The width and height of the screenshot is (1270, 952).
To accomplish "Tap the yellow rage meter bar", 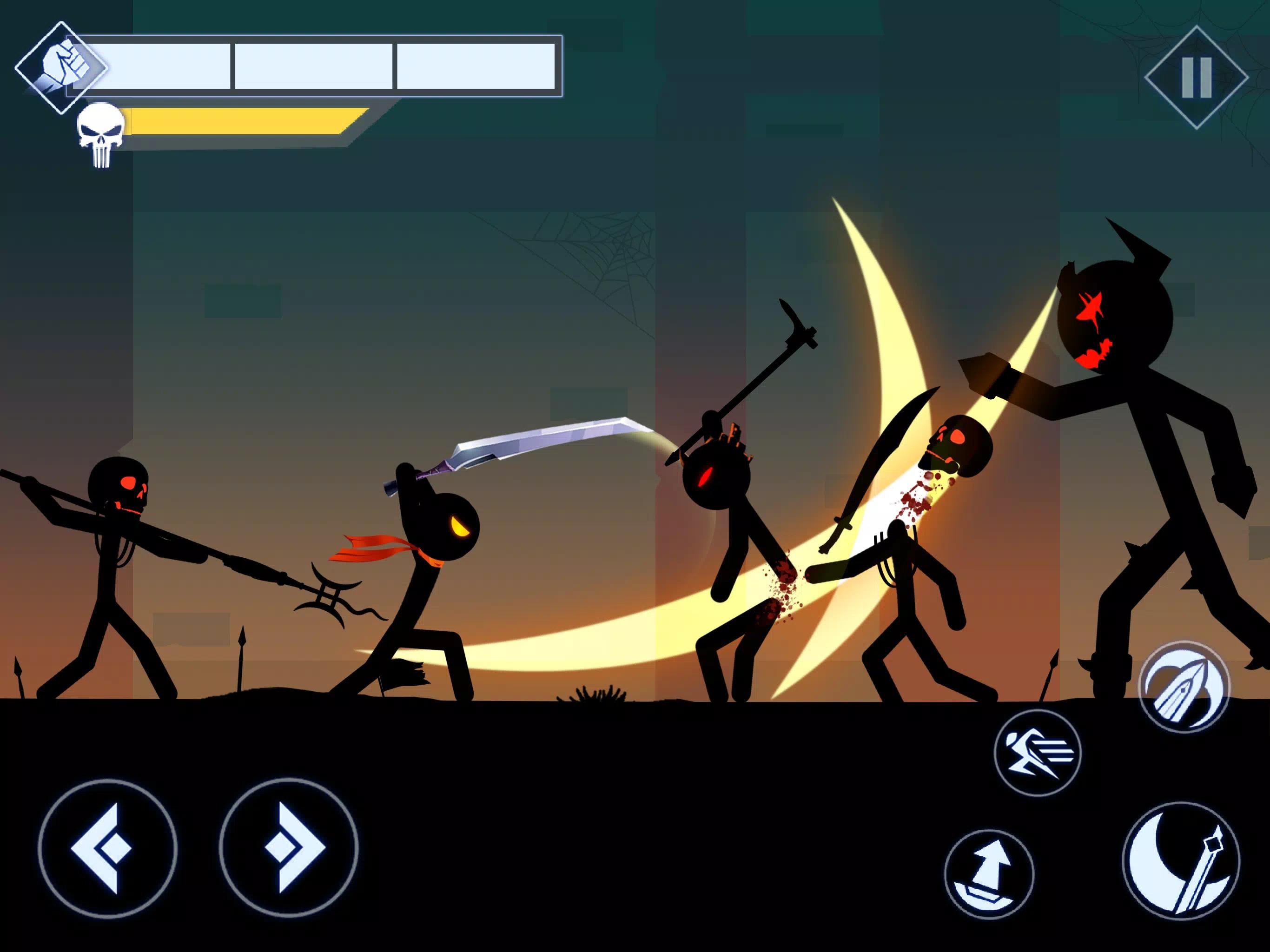I will (241, 120).
